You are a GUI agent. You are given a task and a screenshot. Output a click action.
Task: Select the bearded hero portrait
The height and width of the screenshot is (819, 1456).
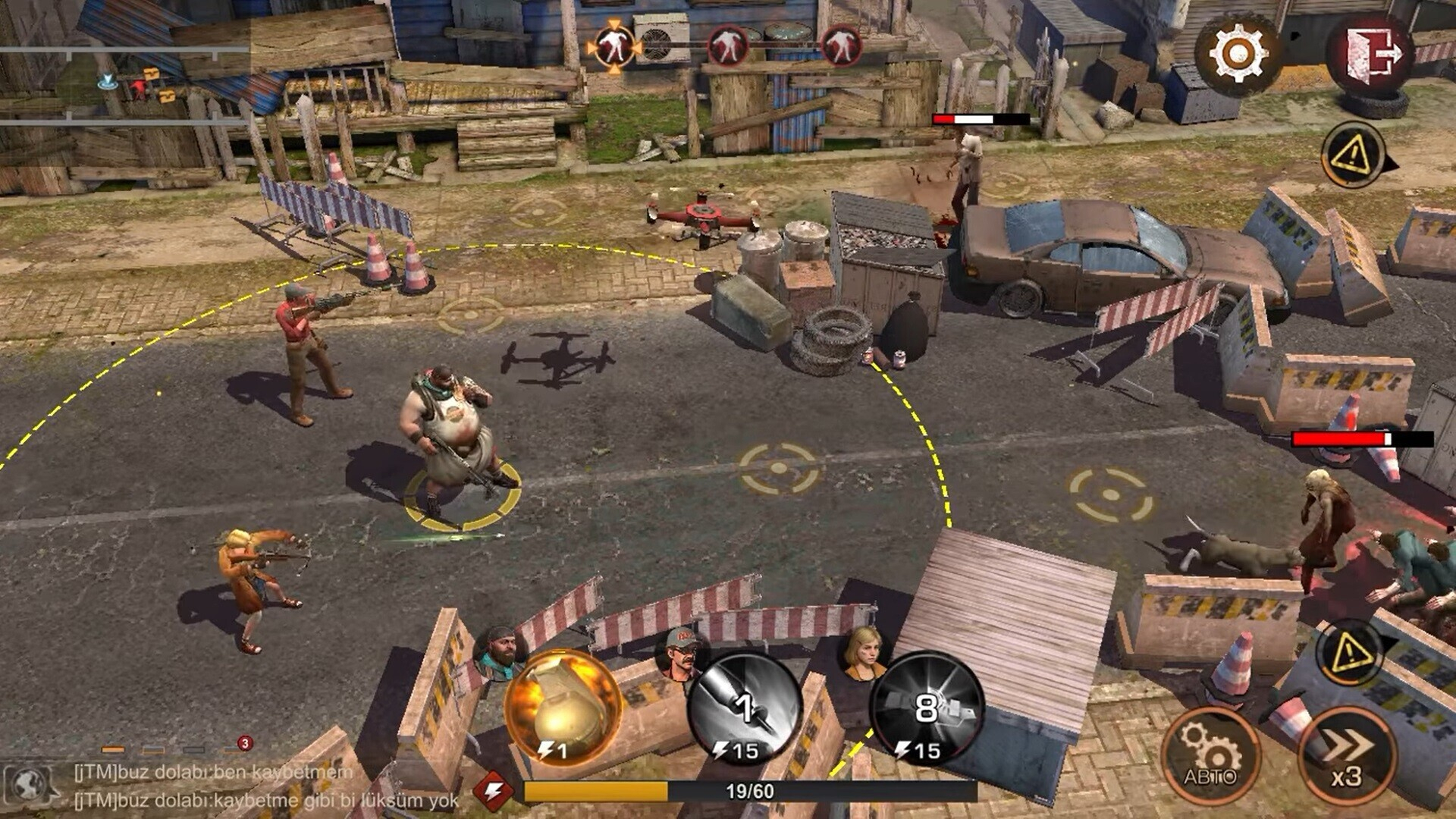click(x=500, y=652)
